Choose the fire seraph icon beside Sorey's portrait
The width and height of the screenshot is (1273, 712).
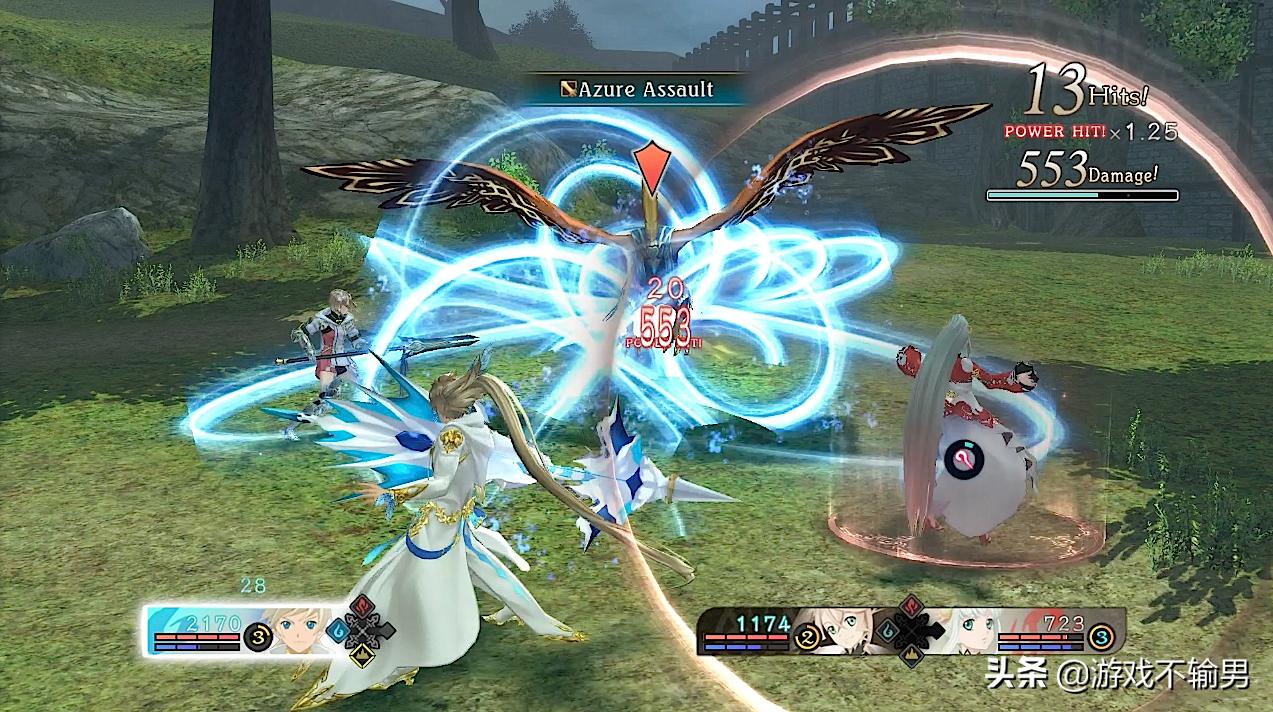[363, 605]
